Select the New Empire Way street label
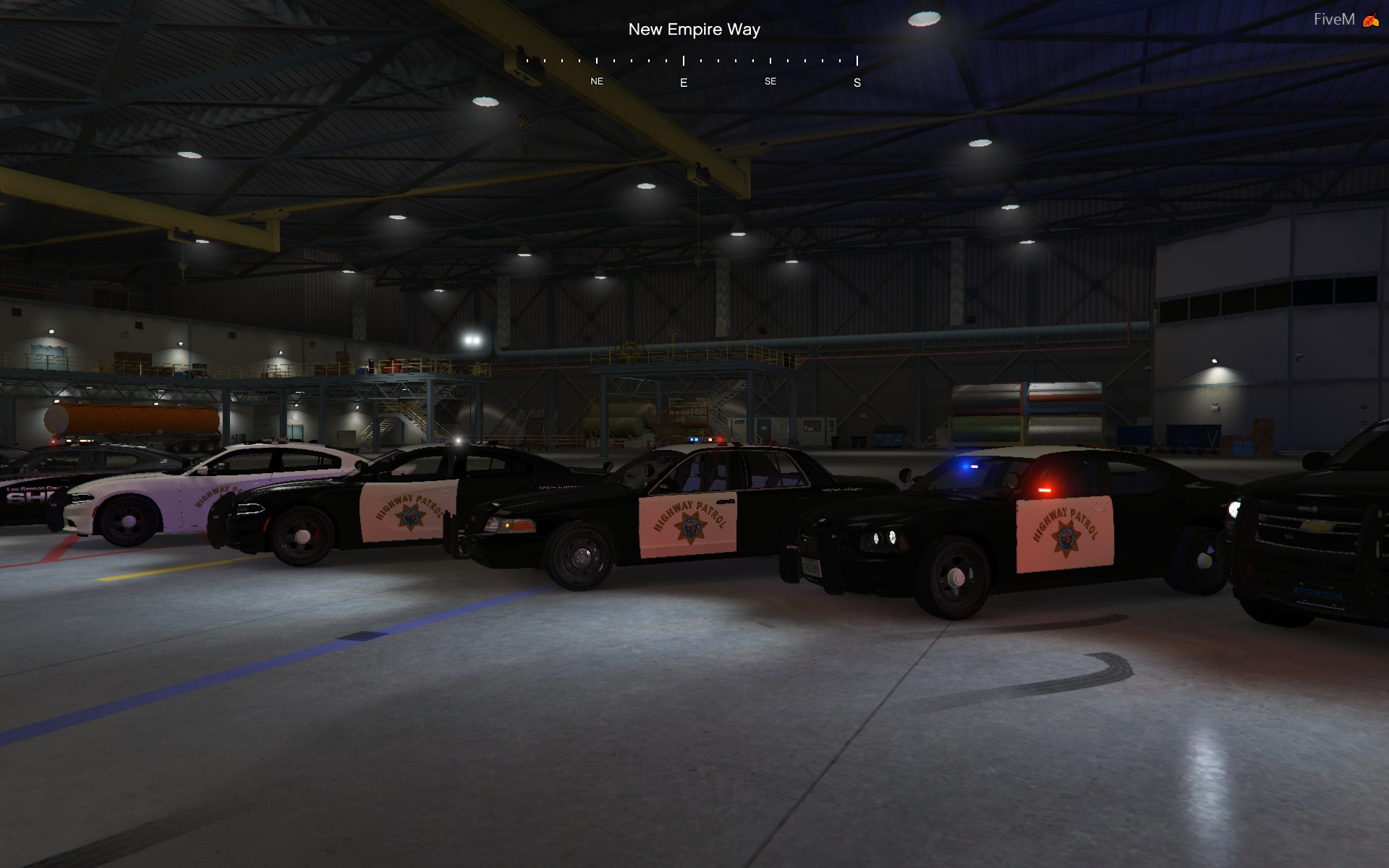This screenshot has width=1389, height=868. (x=693, y=30)
